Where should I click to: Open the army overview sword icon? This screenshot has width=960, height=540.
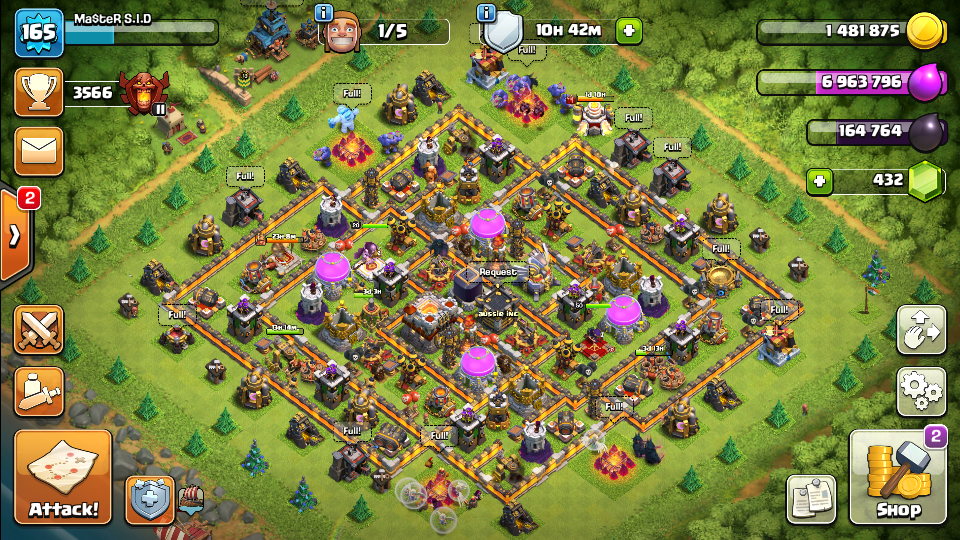pyautogui.click(x=39, y=391)
